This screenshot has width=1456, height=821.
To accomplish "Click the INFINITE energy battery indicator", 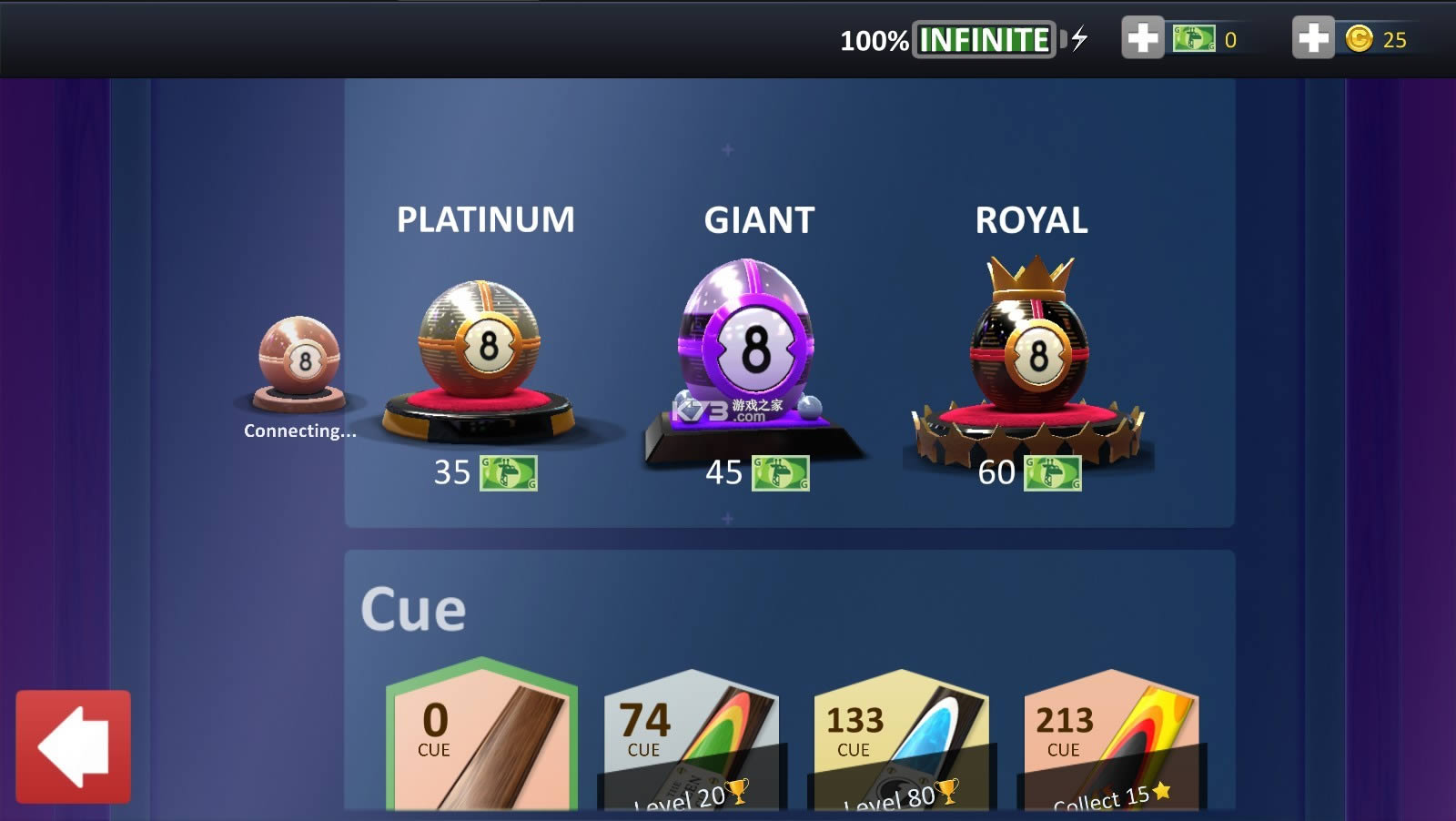I will [981, 39].
